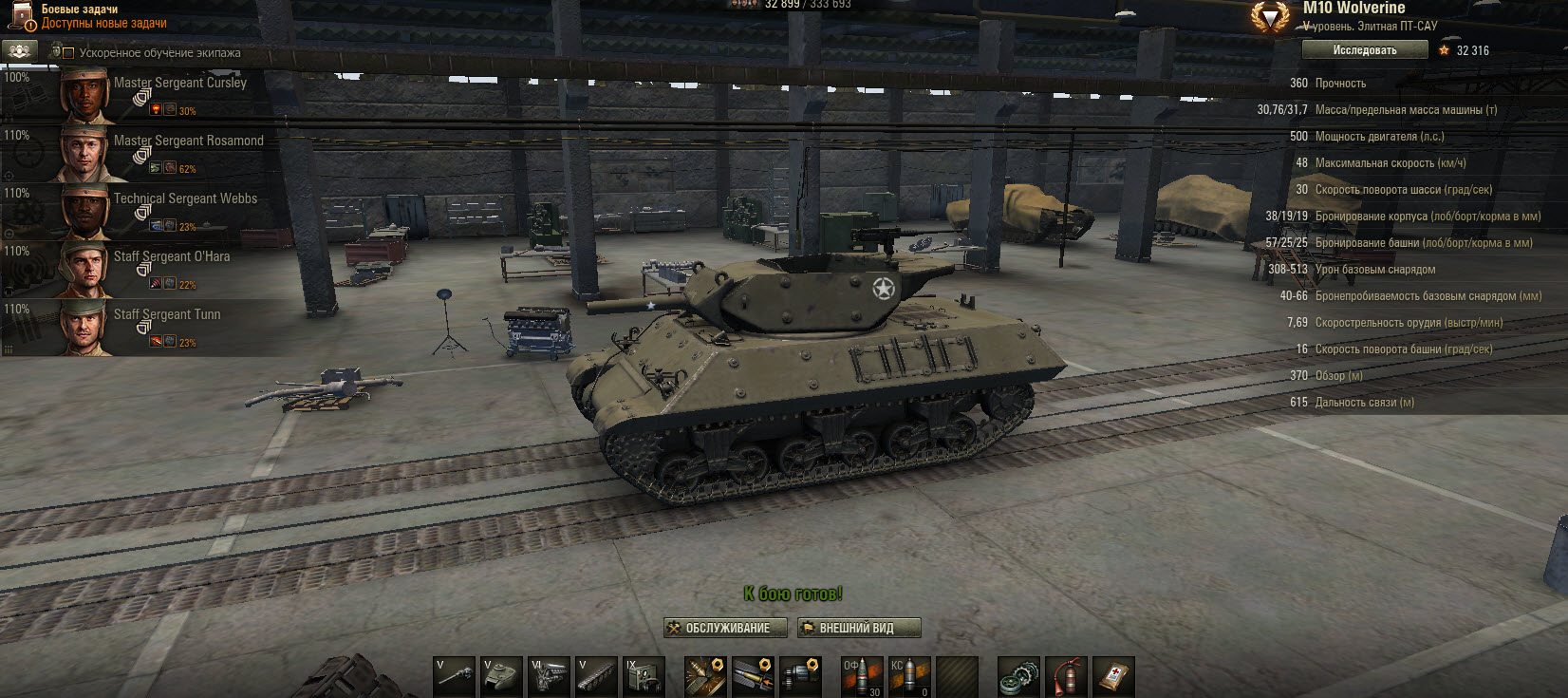Image resolution: width=1568 pixels, height=698 pixels.
Task: Open the tier VI engine module slot
Action: click(550, 676)
